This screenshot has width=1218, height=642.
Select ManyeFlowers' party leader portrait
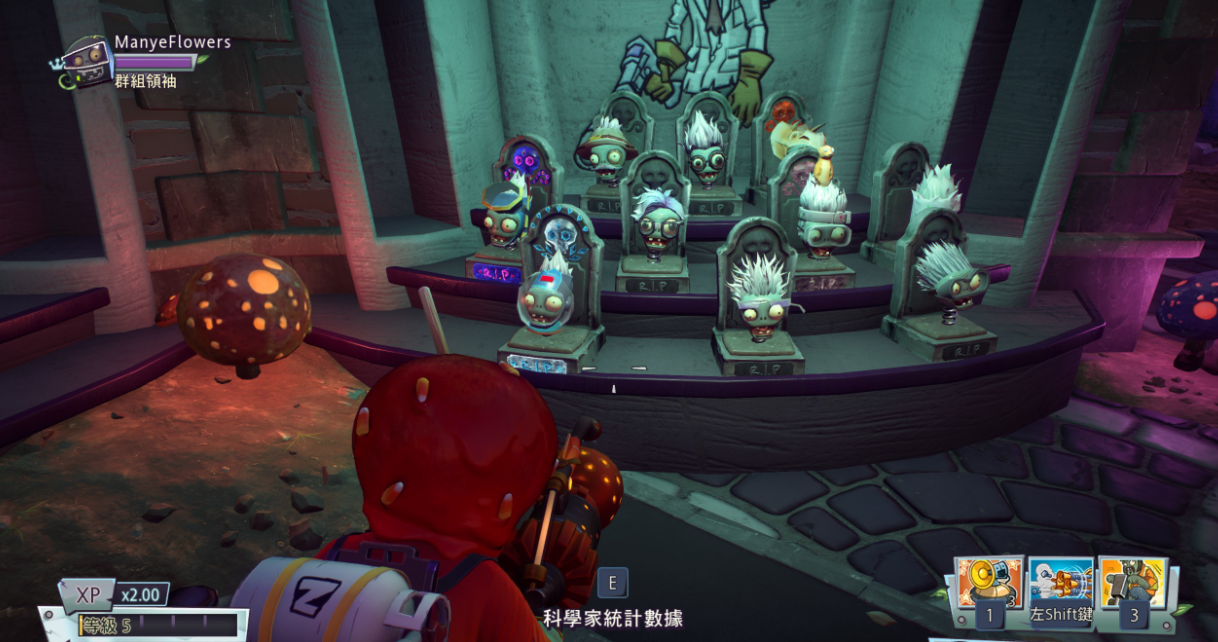87,62
